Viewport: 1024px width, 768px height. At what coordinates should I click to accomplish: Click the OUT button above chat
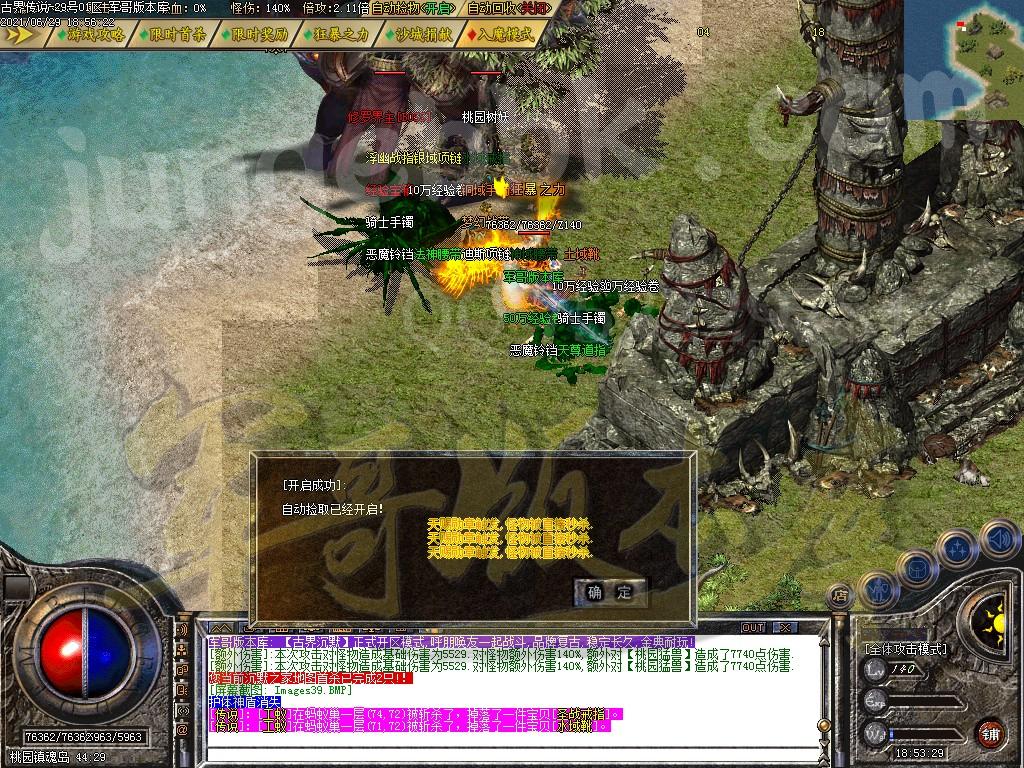click(x=753, y=628)
